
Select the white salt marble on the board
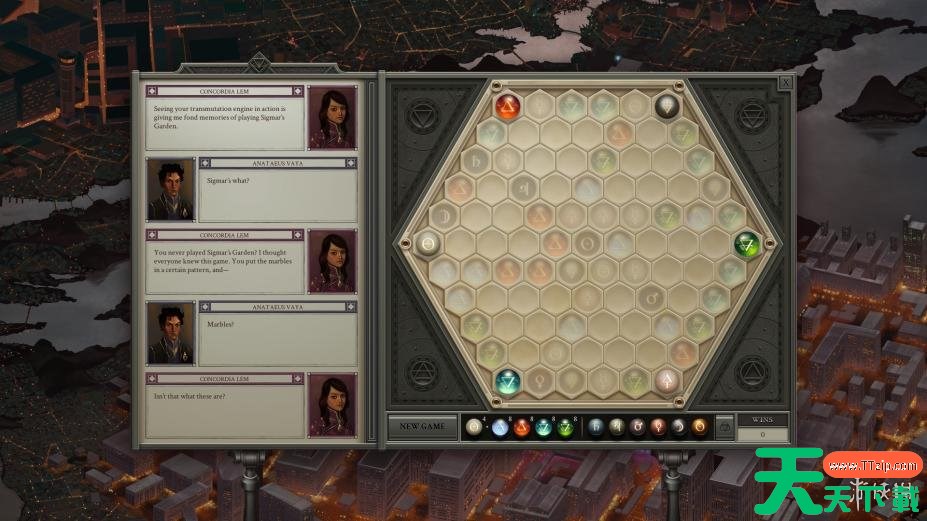[x=429, y=243]
